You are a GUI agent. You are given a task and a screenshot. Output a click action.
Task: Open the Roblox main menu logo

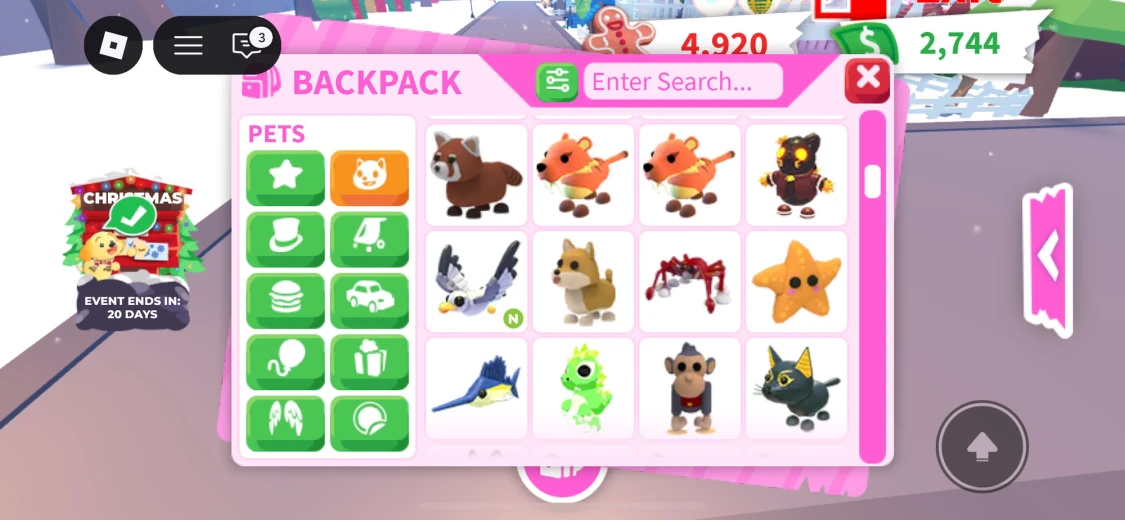tap(113, 45)
